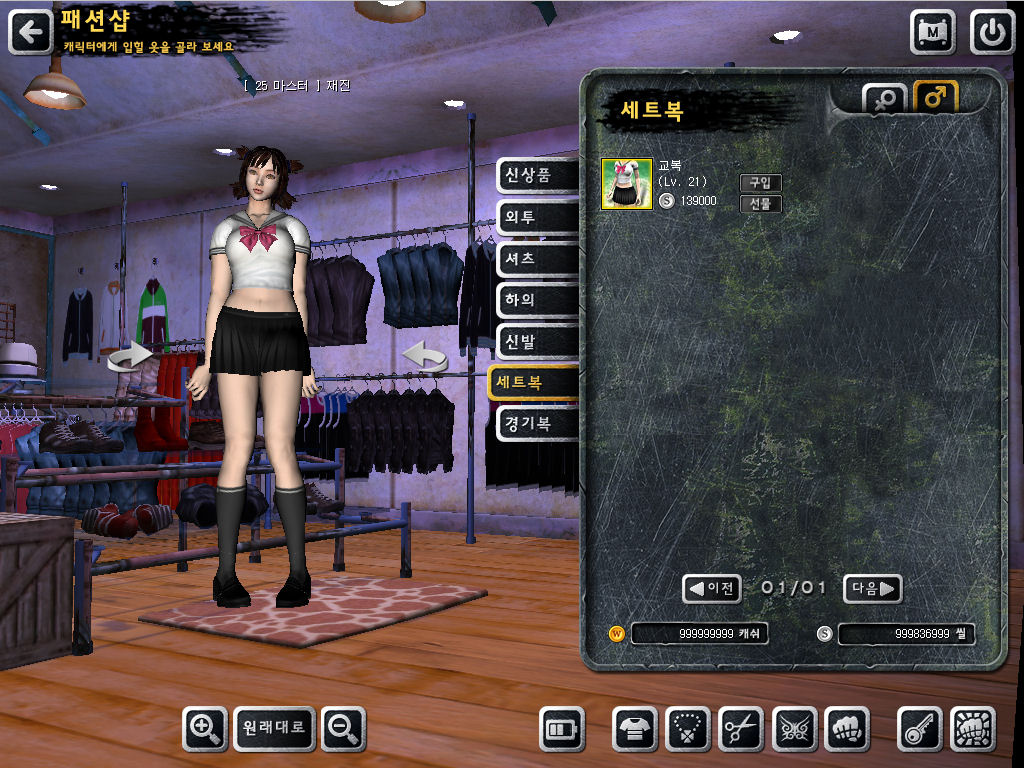The image size is (1024, 768).
Task: Open the 신상품 new items category
Action: point(537,176)
